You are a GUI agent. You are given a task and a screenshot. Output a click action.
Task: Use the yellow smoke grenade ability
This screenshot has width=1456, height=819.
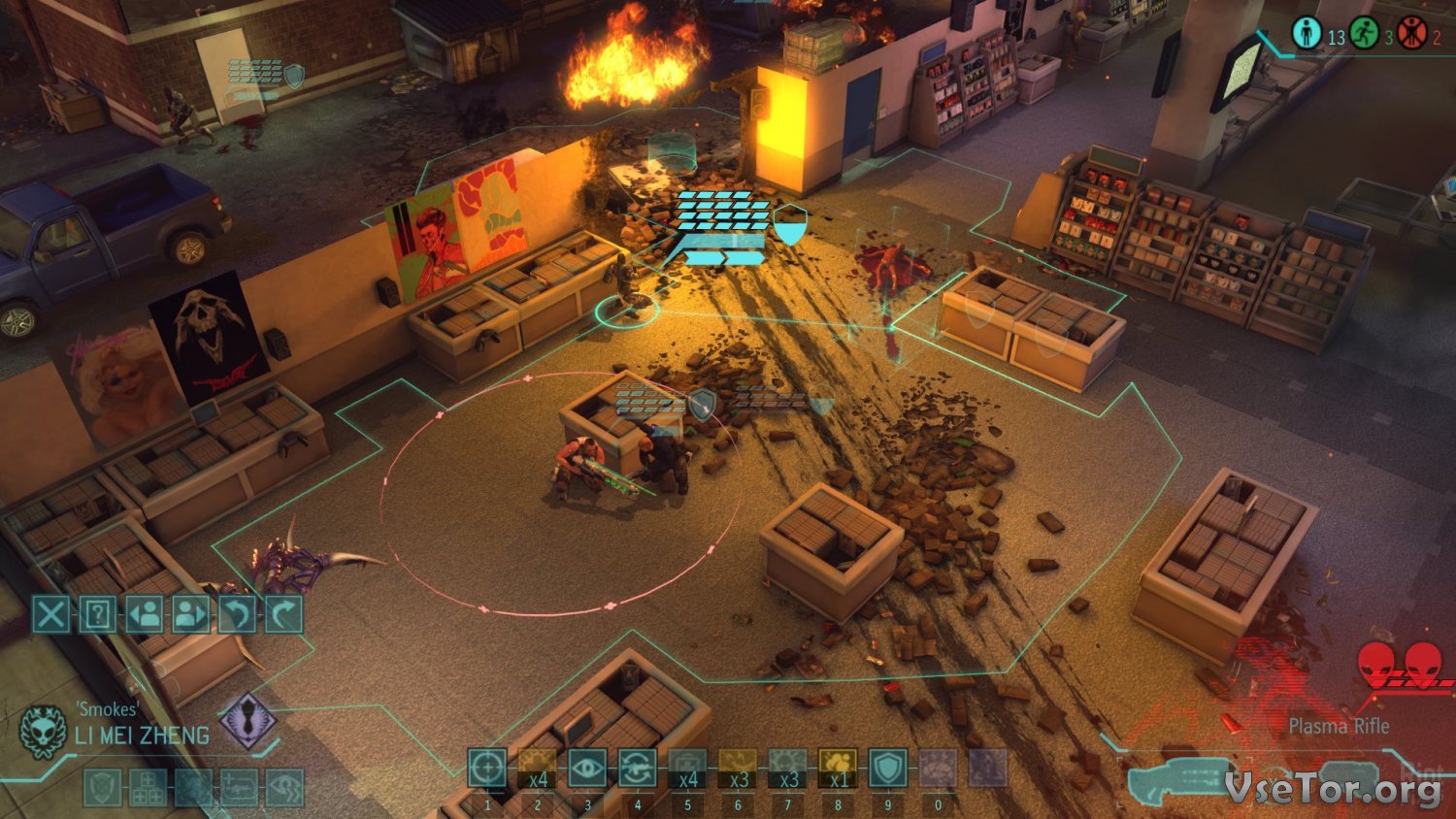click(837, 768)
